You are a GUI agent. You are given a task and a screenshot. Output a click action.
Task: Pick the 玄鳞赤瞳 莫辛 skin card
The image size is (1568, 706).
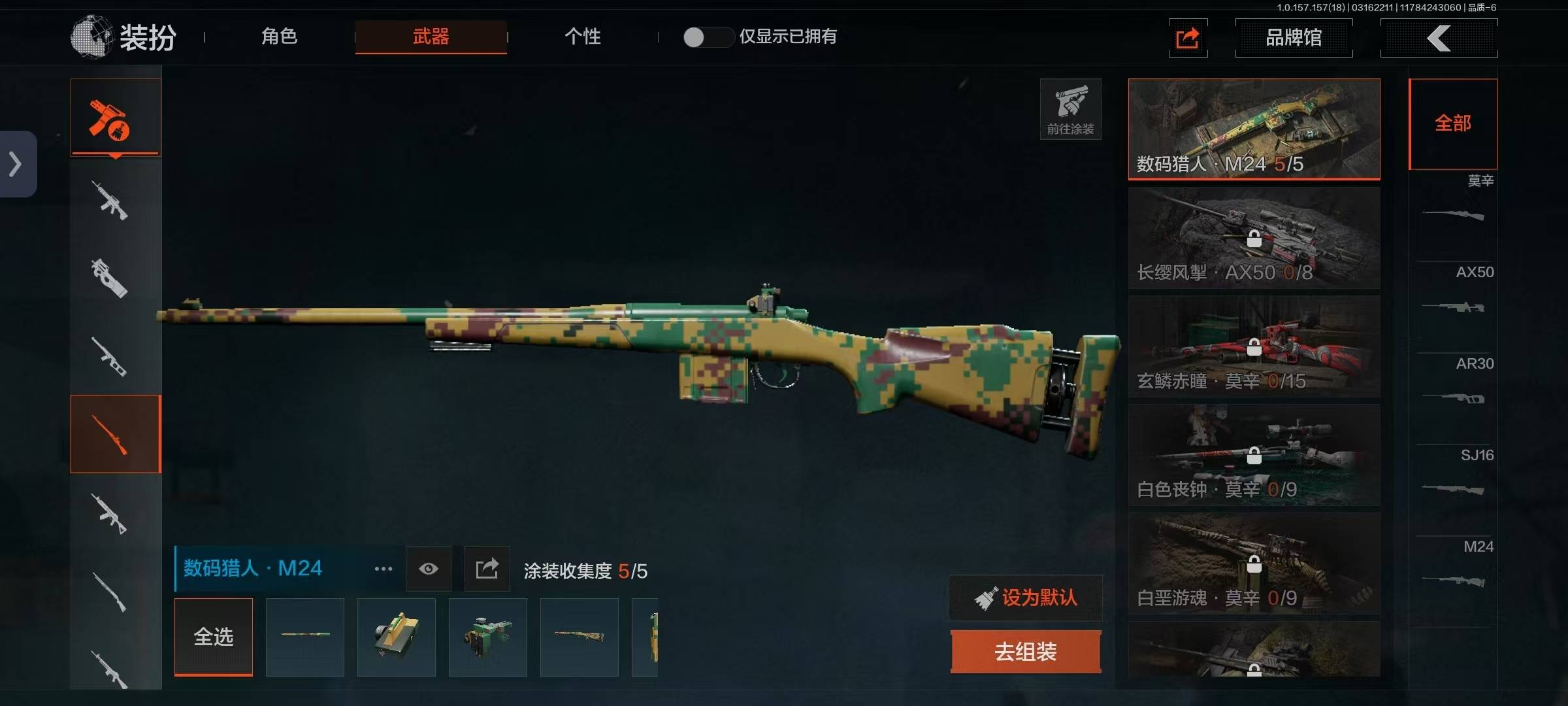point(1254,346)
